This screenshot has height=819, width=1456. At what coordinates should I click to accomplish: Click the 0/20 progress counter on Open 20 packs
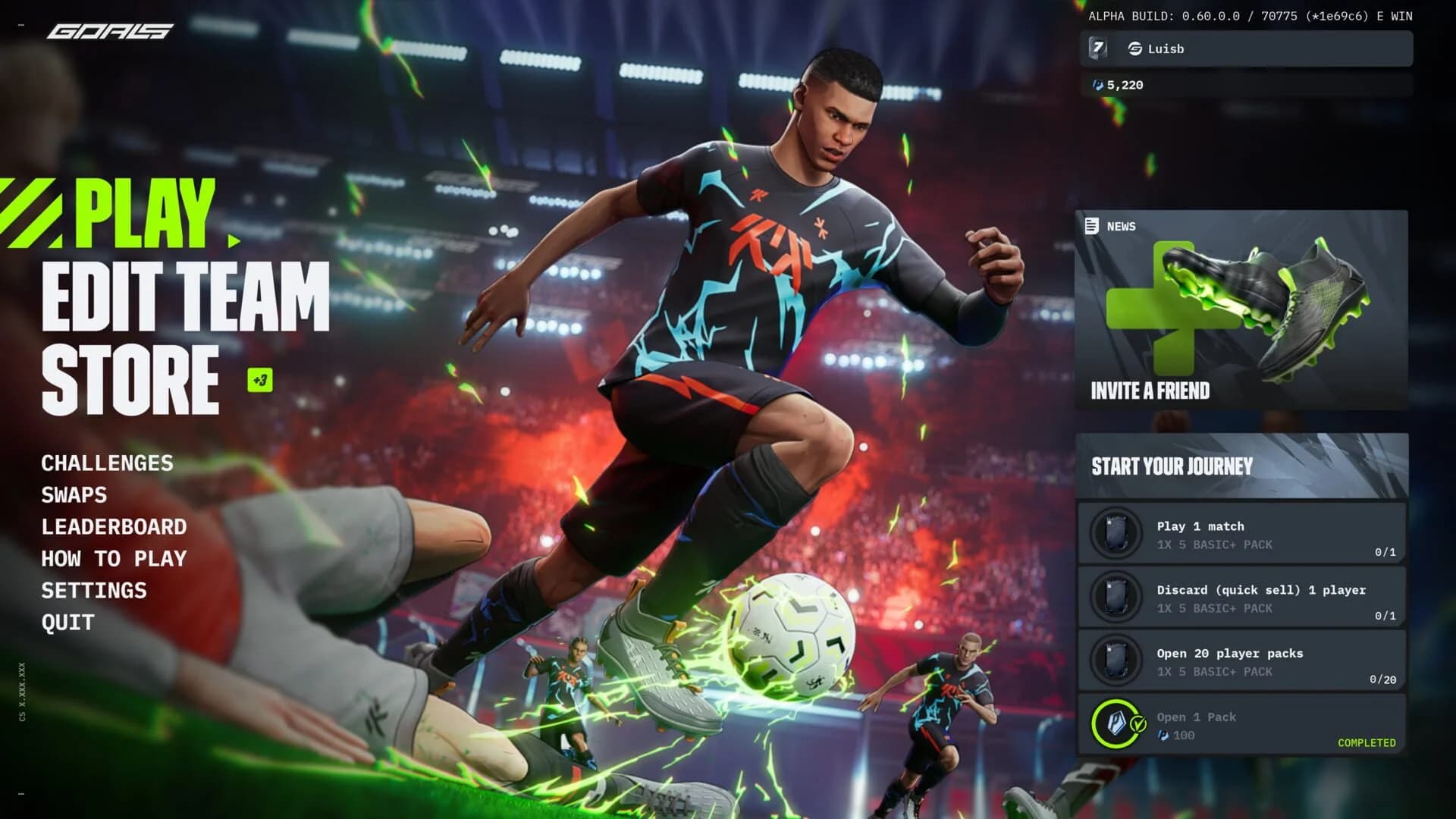point(1383,680)
